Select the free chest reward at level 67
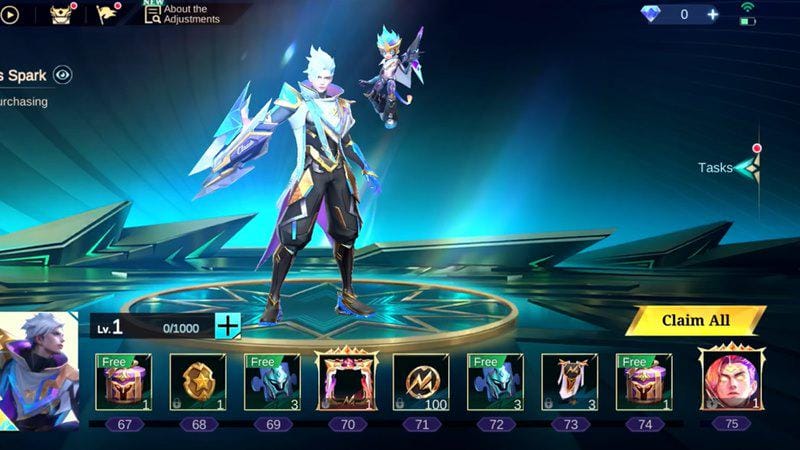Screen dimensions: 800x450 coord(124,382)
